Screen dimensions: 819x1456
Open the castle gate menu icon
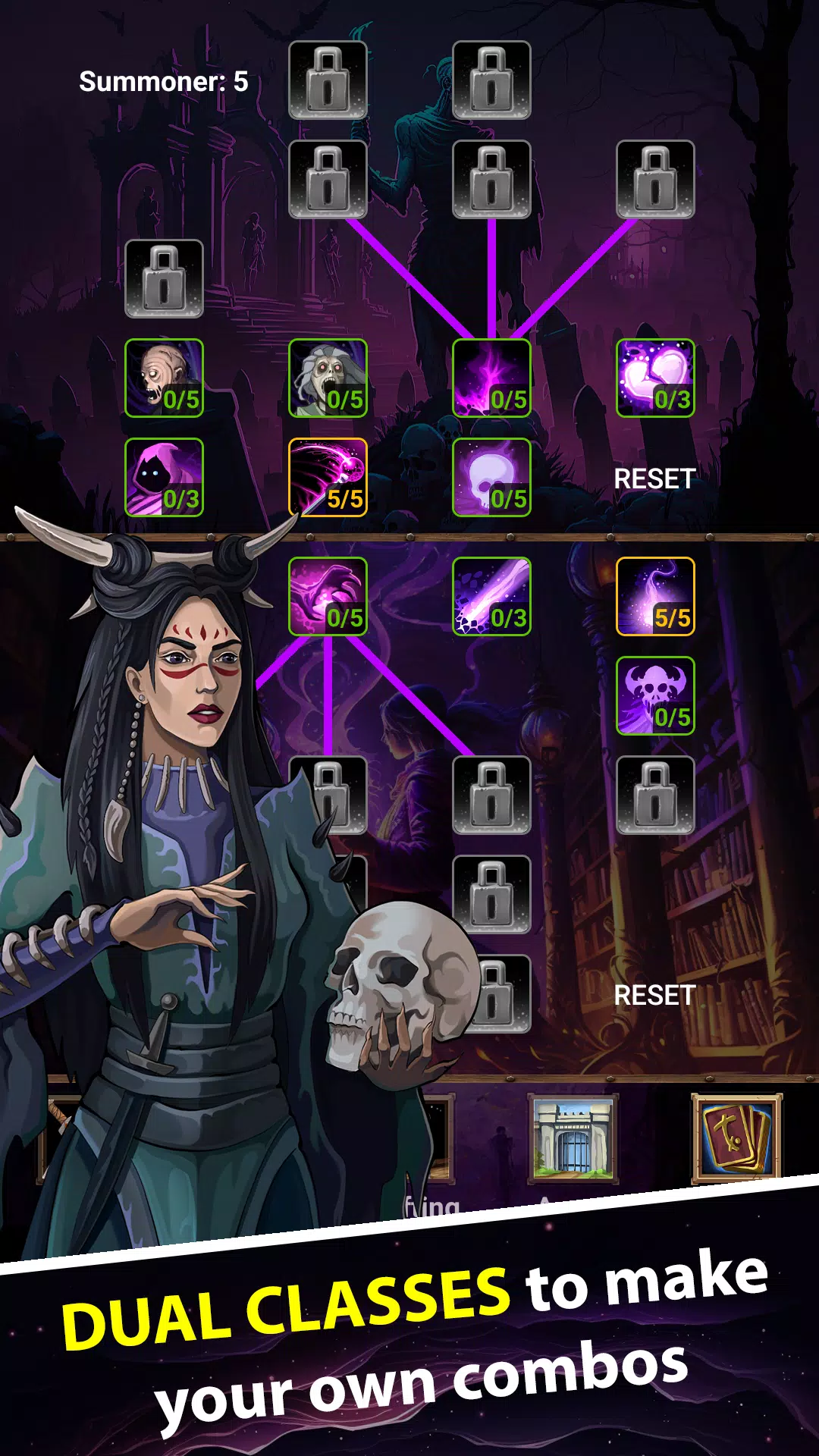[573, 1138]
